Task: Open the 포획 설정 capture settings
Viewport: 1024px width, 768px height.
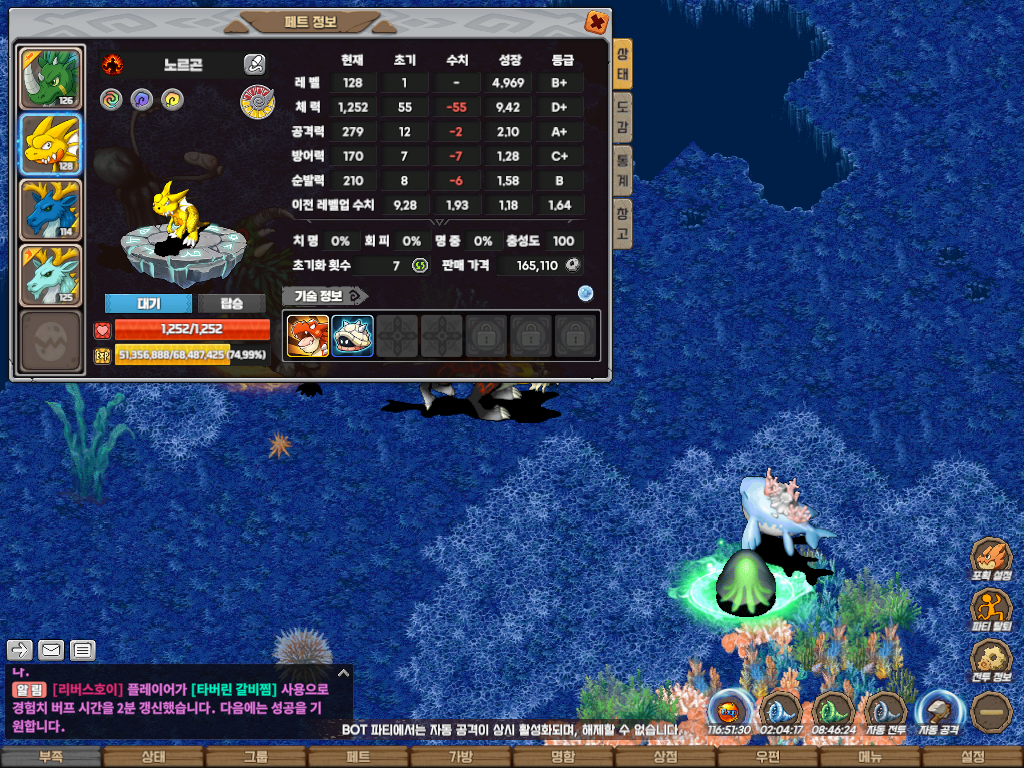Action: (x=991, y=560)
